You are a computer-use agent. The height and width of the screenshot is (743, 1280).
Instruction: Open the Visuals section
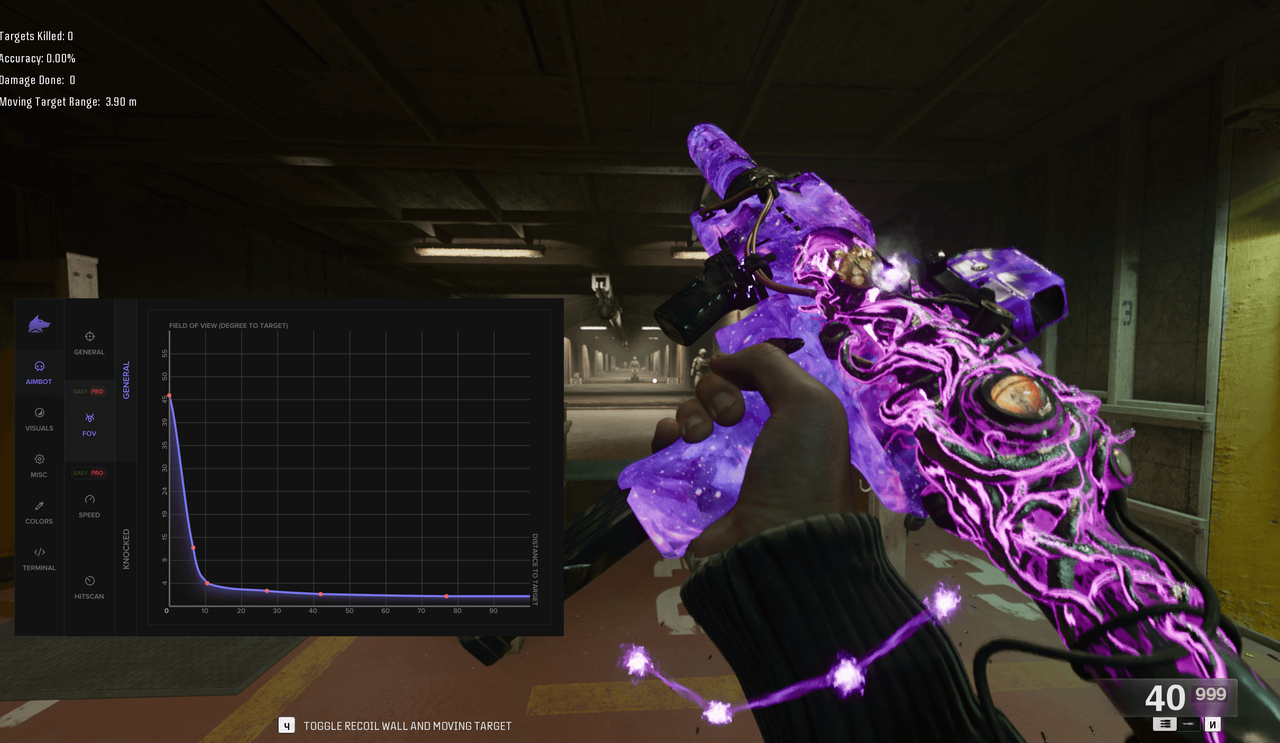38,420
